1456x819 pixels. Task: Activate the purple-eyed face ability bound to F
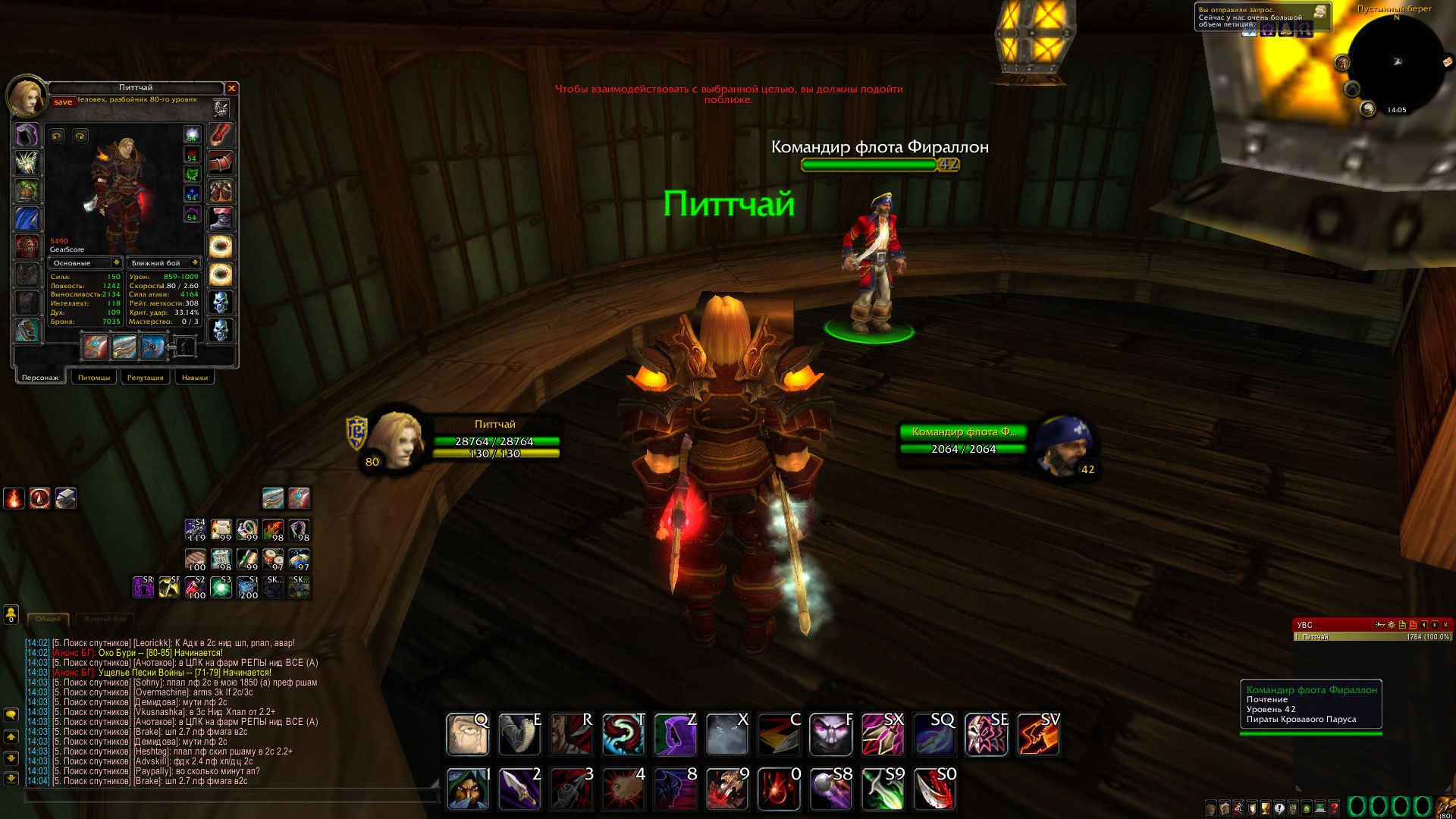click(x=830, y=734)
